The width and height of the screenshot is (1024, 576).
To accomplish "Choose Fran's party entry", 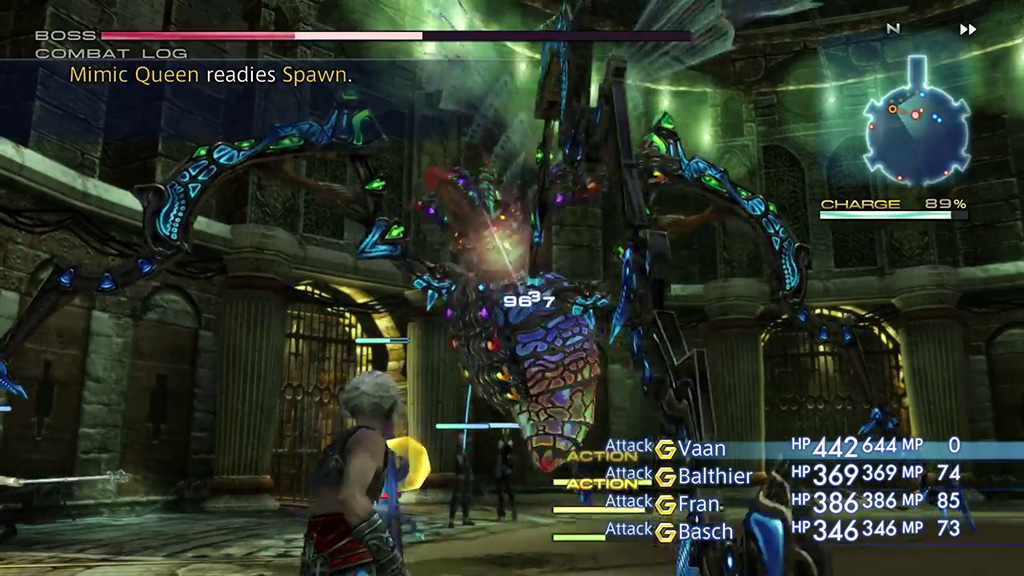I will tap(699, 504).
